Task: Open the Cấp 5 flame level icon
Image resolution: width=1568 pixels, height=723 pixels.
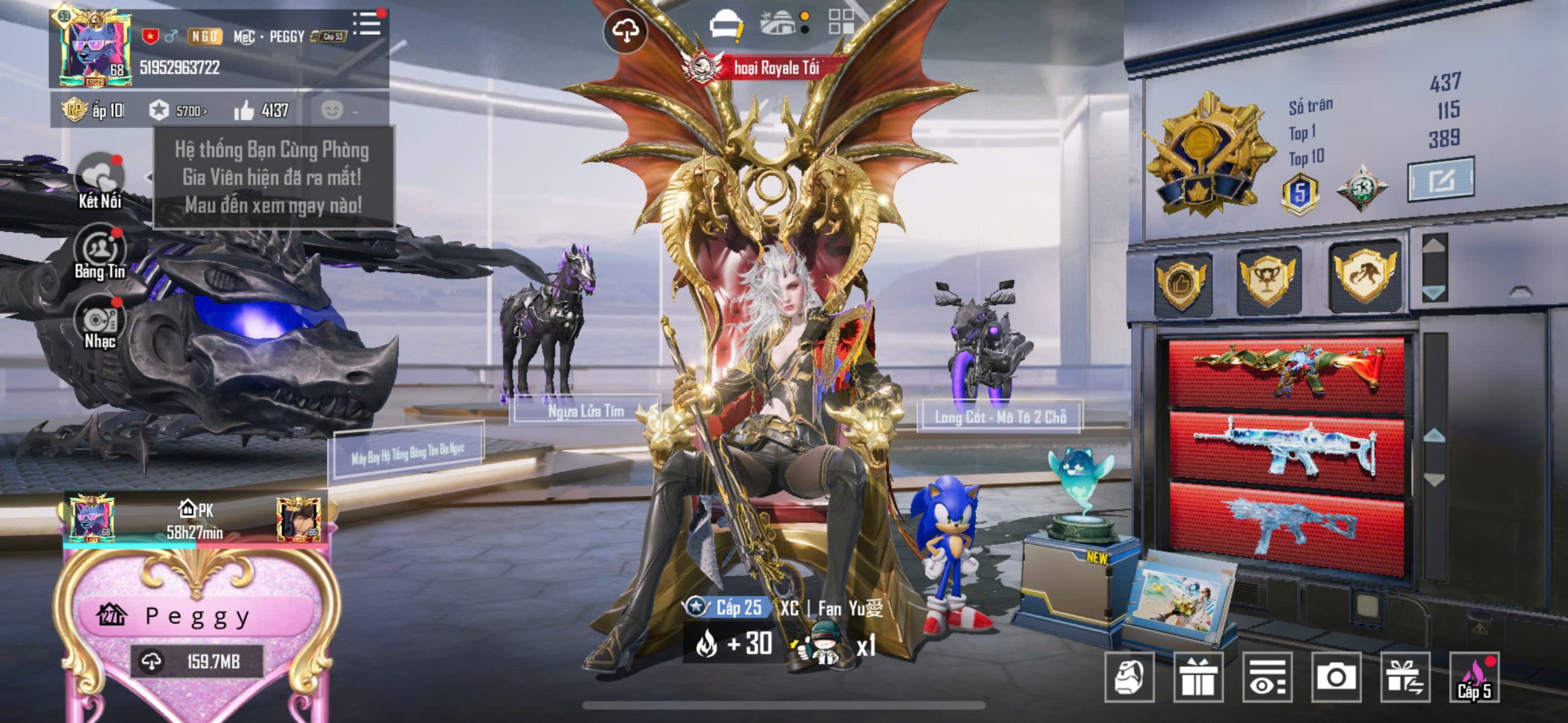Action: coord(1474,678)
